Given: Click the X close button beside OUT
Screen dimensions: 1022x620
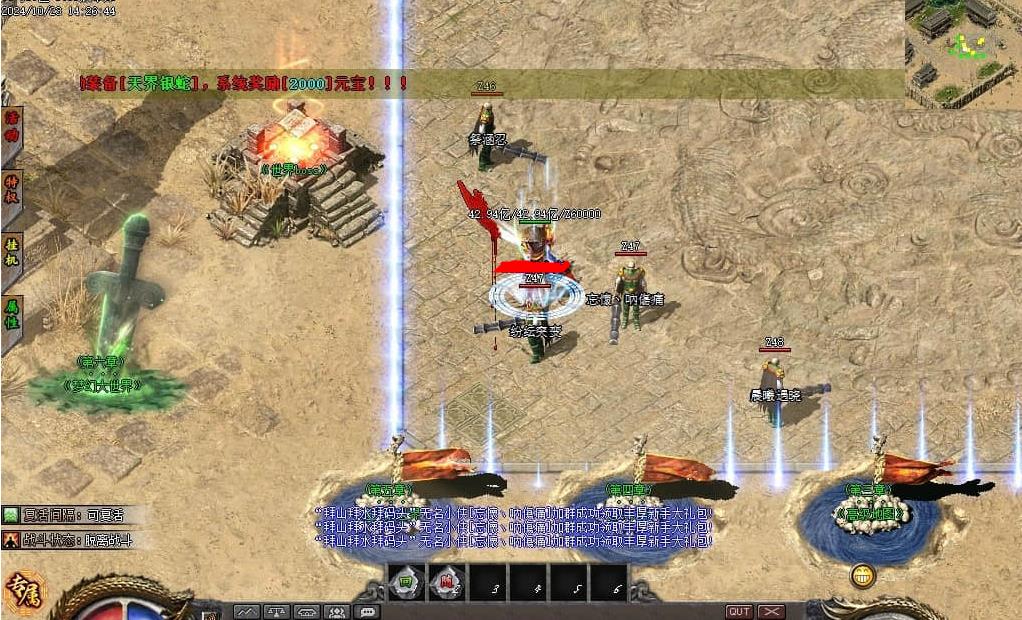Looking at the screenshot, I should click(x=771, y=611).
